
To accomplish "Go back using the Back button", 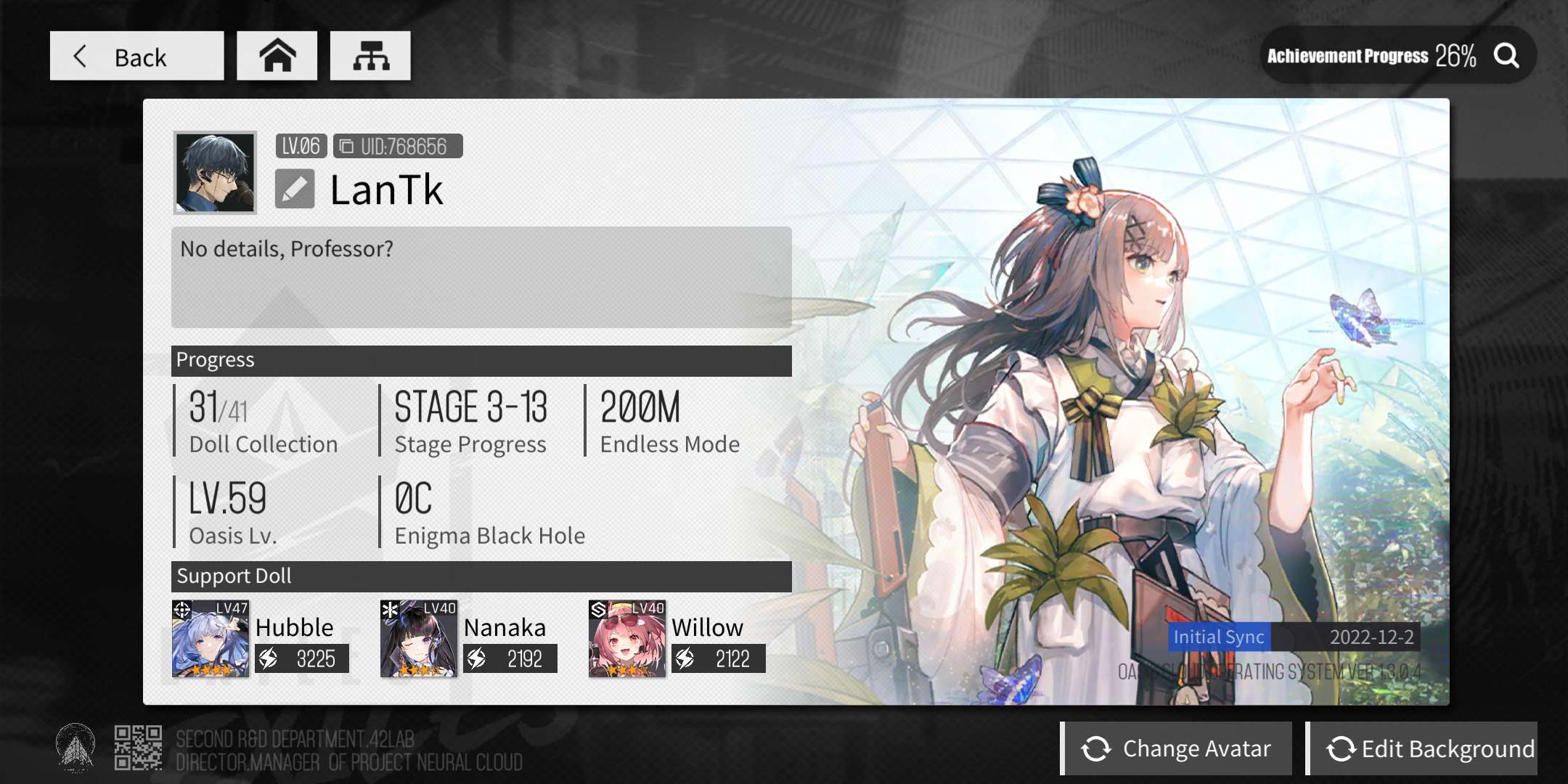I will click(x=136, y=56).
